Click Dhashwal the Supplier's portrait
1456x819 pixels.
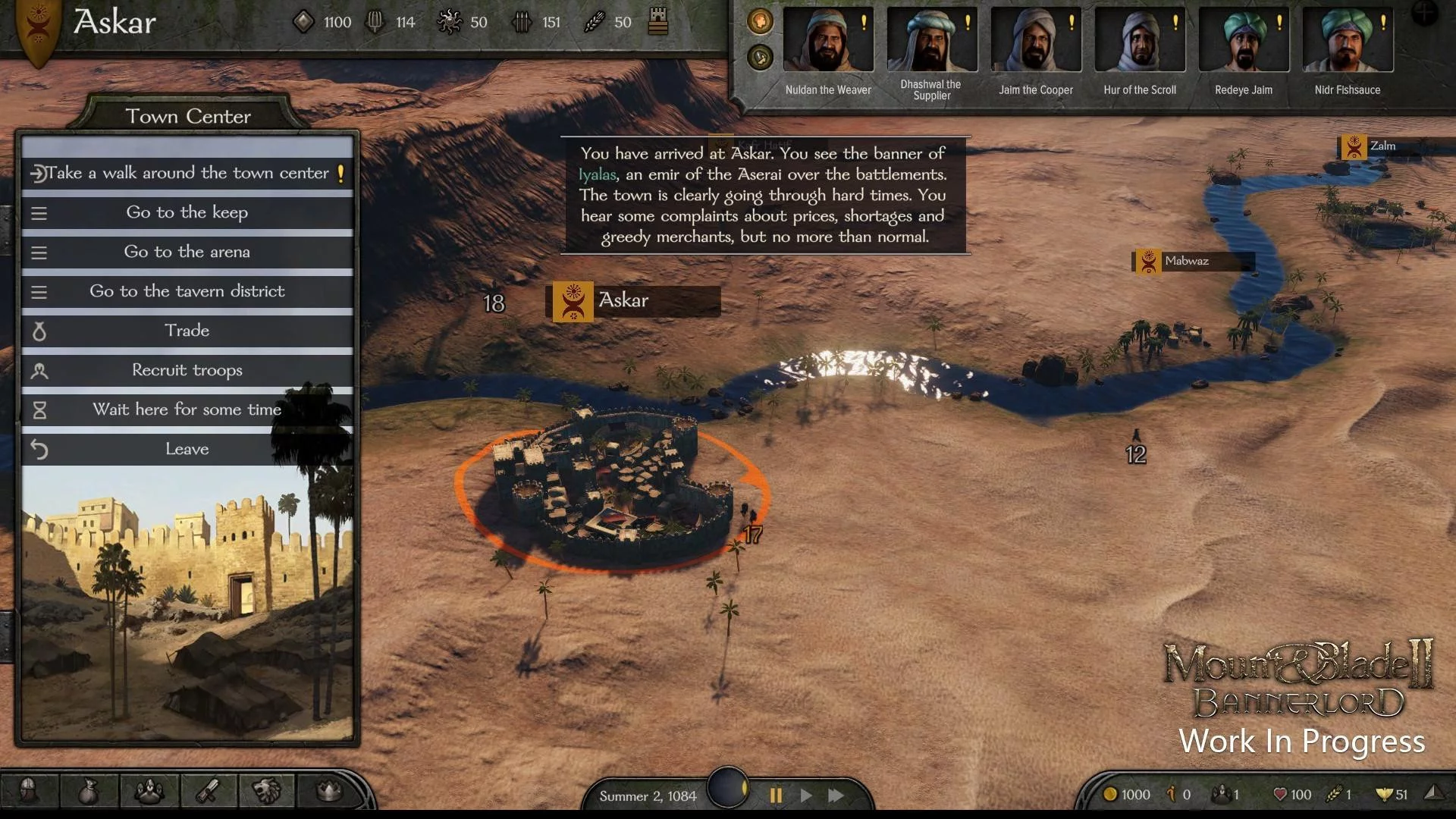932,39
